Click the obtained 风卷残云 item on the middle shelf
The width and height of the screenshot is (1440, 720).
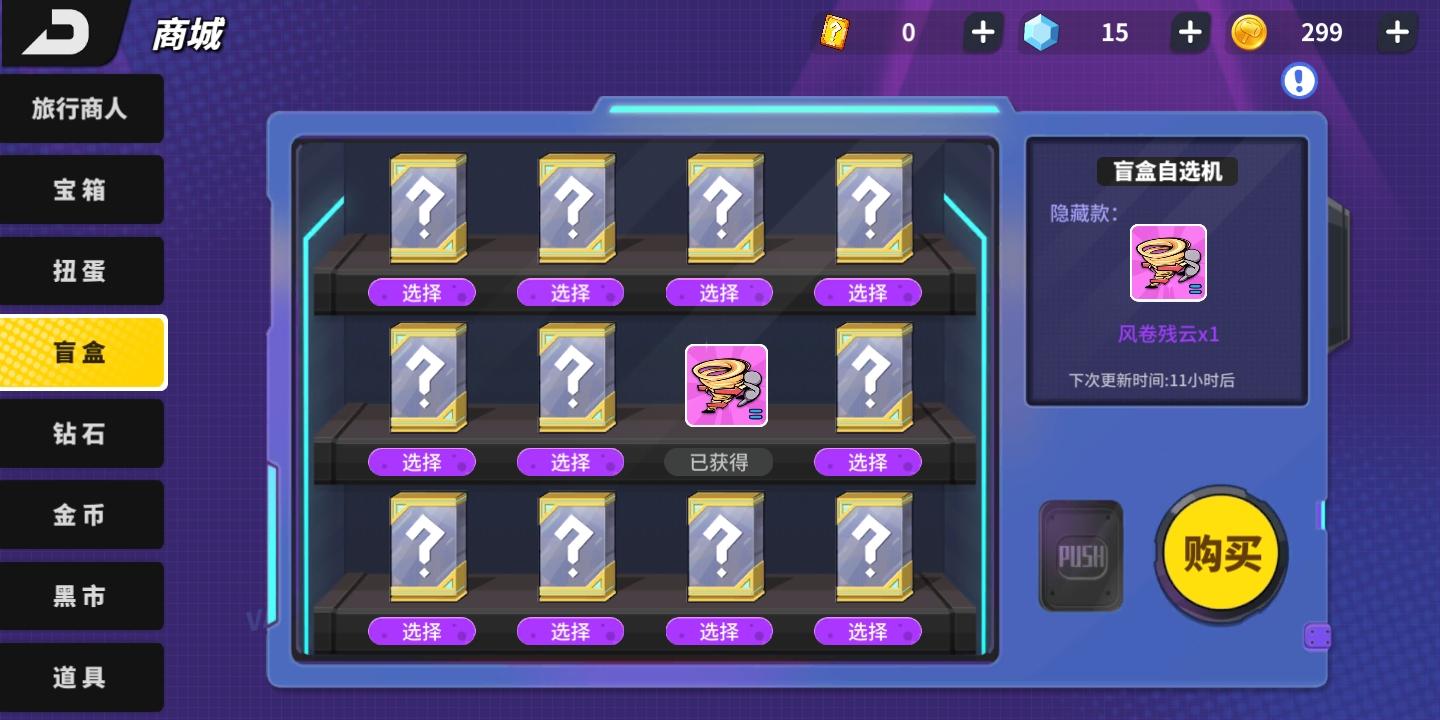coord(726,386)
